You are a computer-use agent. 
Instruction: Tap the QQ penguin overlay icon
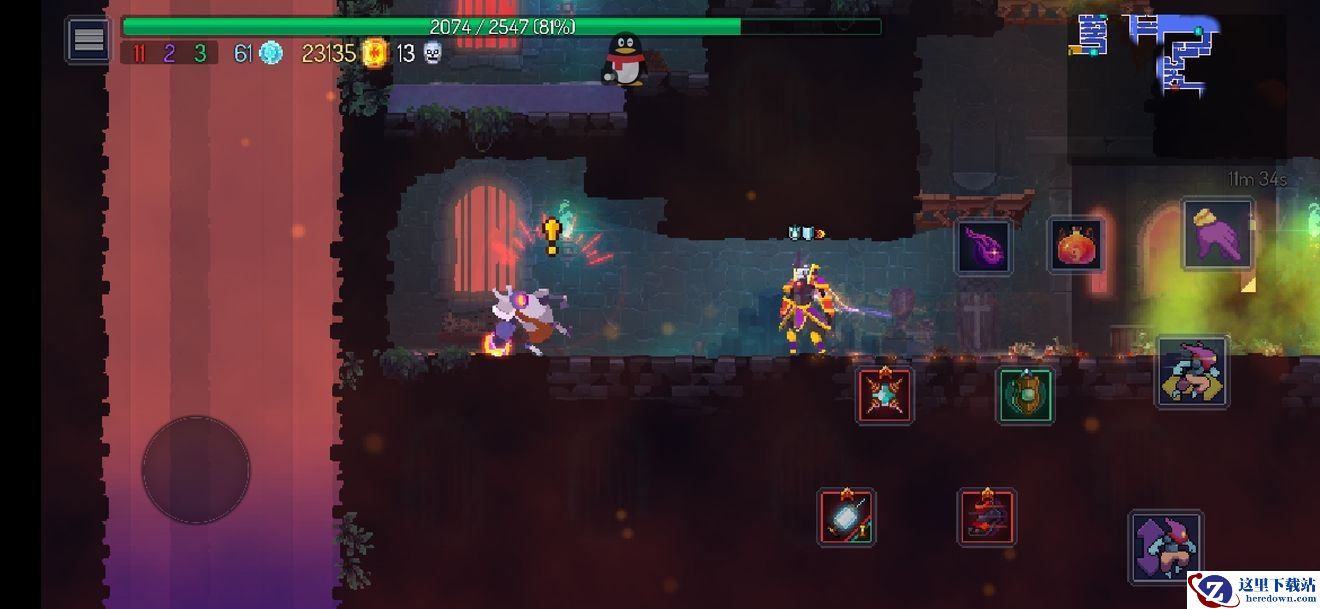[x=625, y=59]
